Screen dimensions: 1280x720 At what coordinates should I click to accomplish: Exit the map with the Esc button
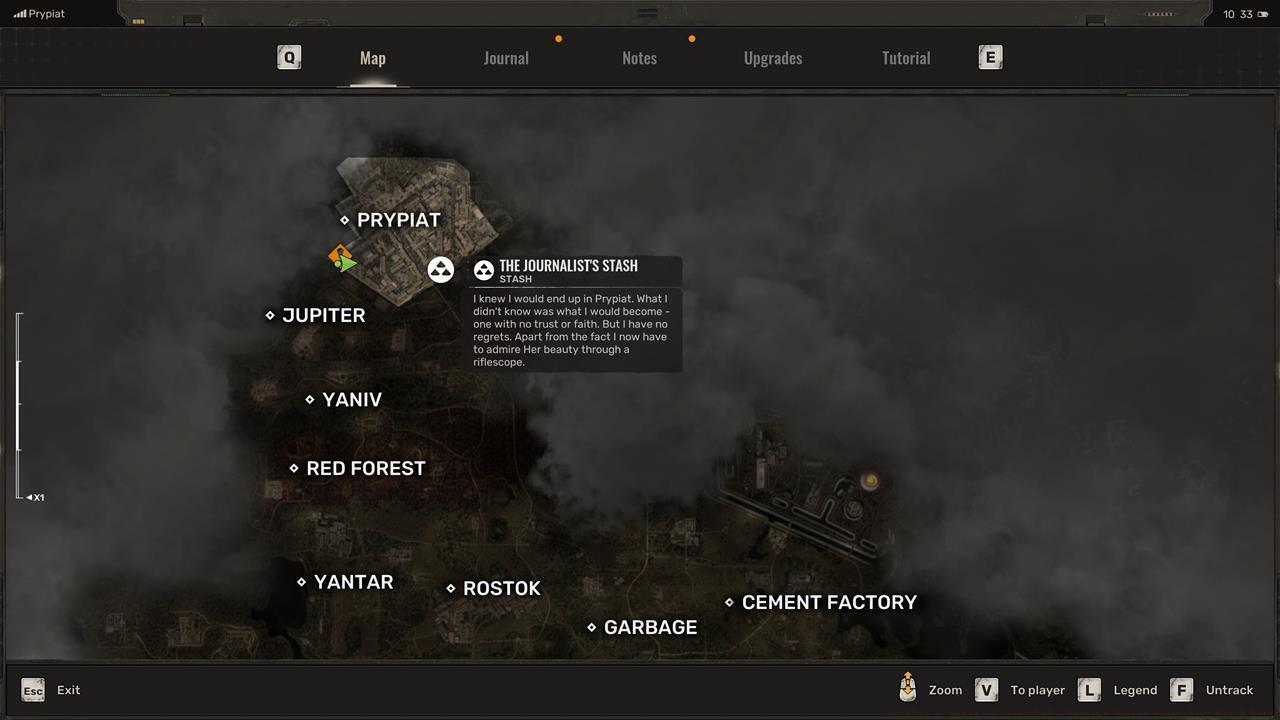(x=33, y=690)
